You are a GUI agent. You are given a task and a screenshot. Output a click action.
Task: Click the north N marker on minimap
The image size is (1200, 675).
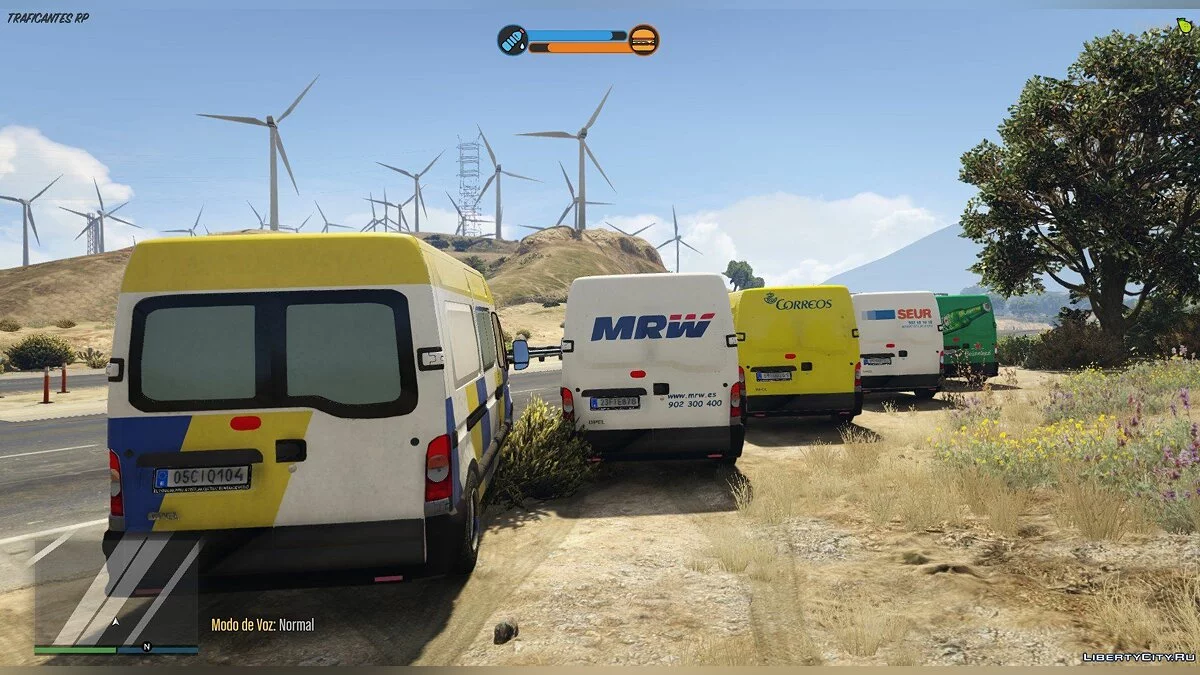point(147,647)
